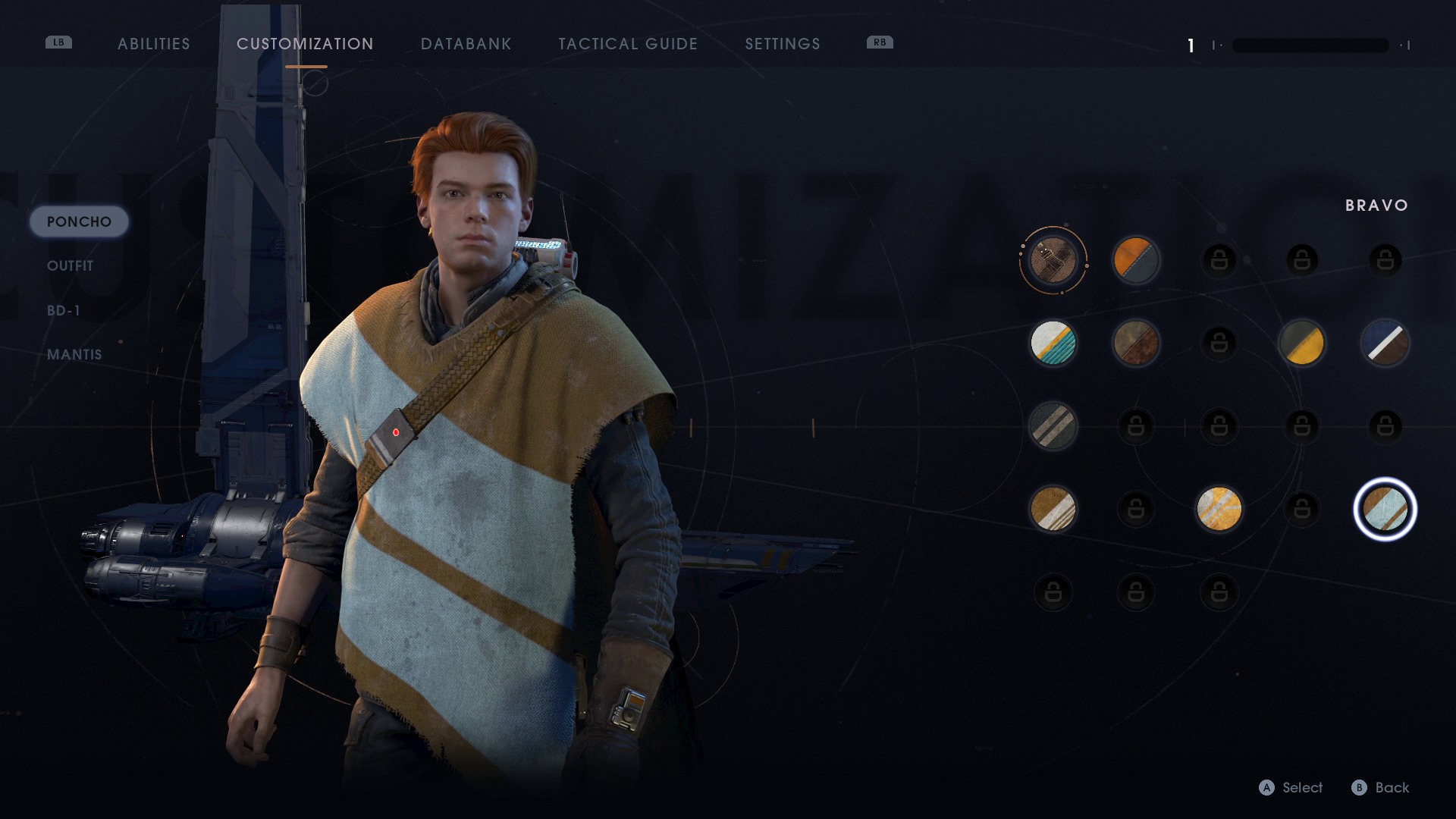Select the Mantis category
1456x819 pixels.
tap(74, 354)
